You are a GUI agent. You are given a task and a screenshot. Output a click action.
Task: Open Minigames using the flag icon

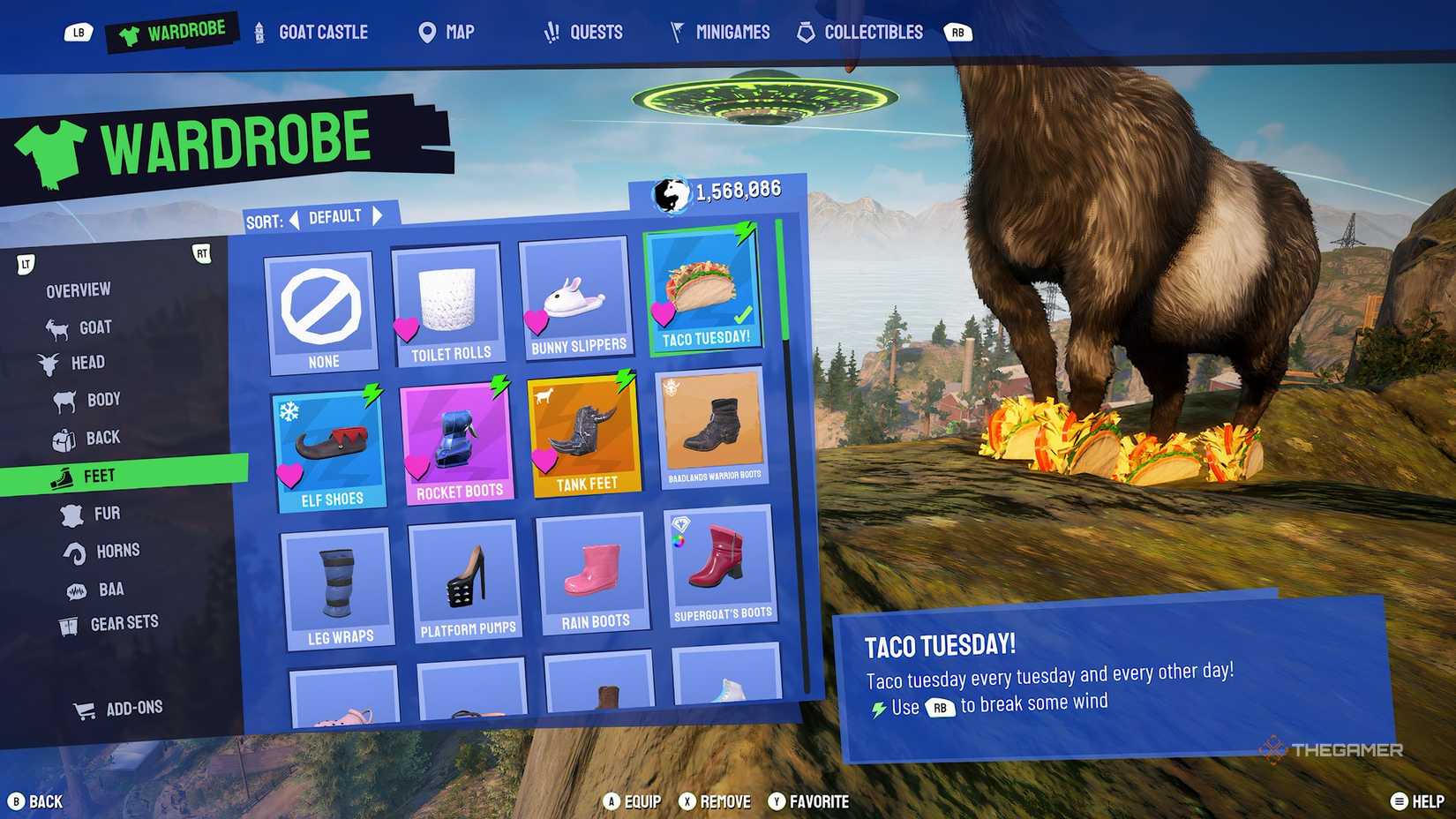click(x=676, y=32)
